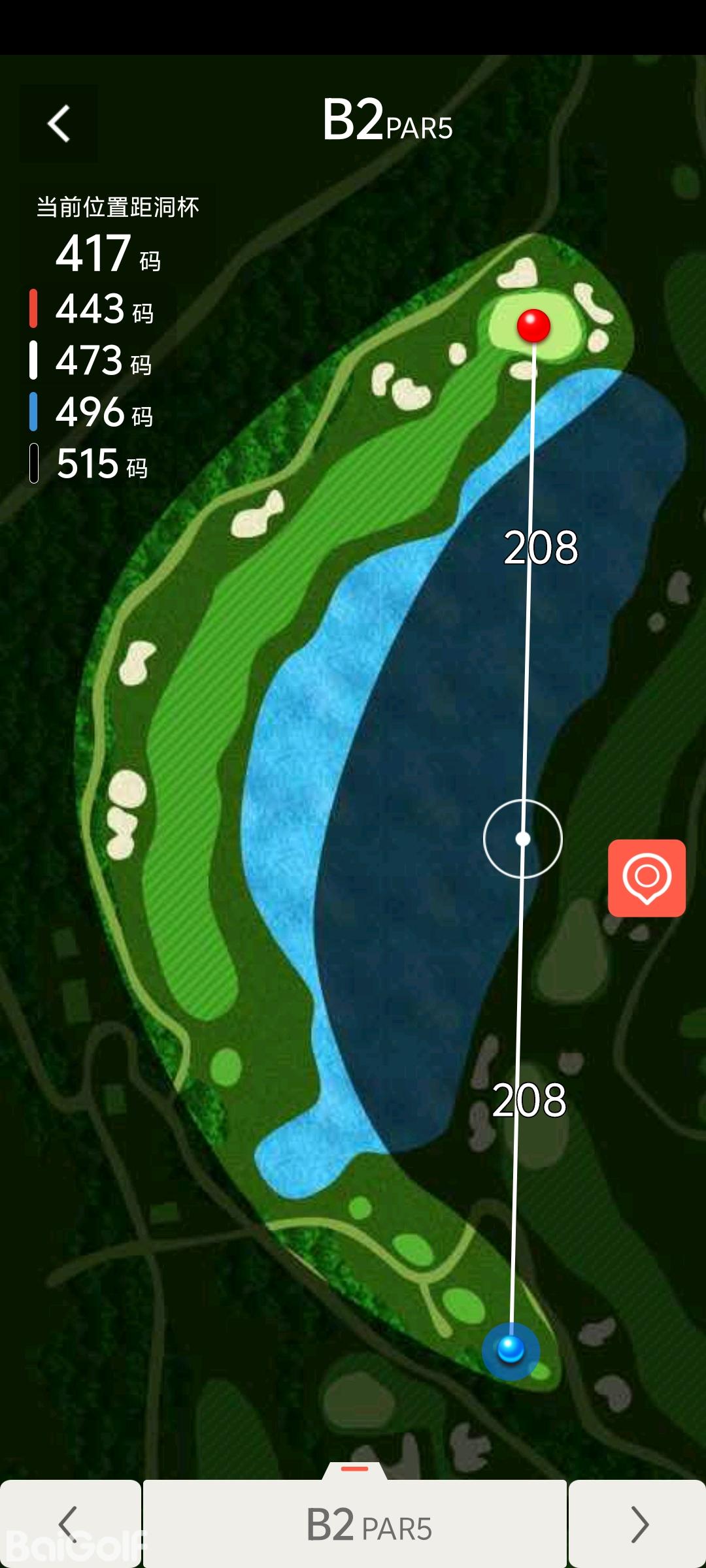Select the red pin flag marker
This screenshot has width=706, height=1568.
pos(533,325)
